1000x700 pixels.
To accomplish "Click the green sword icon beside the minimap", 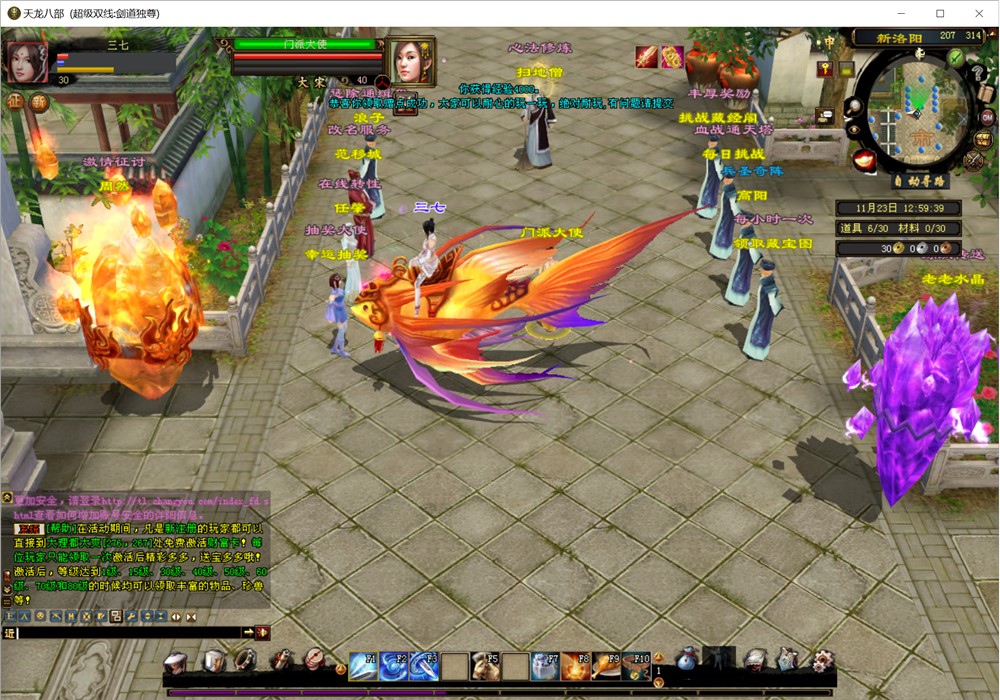I will (955, 58).
